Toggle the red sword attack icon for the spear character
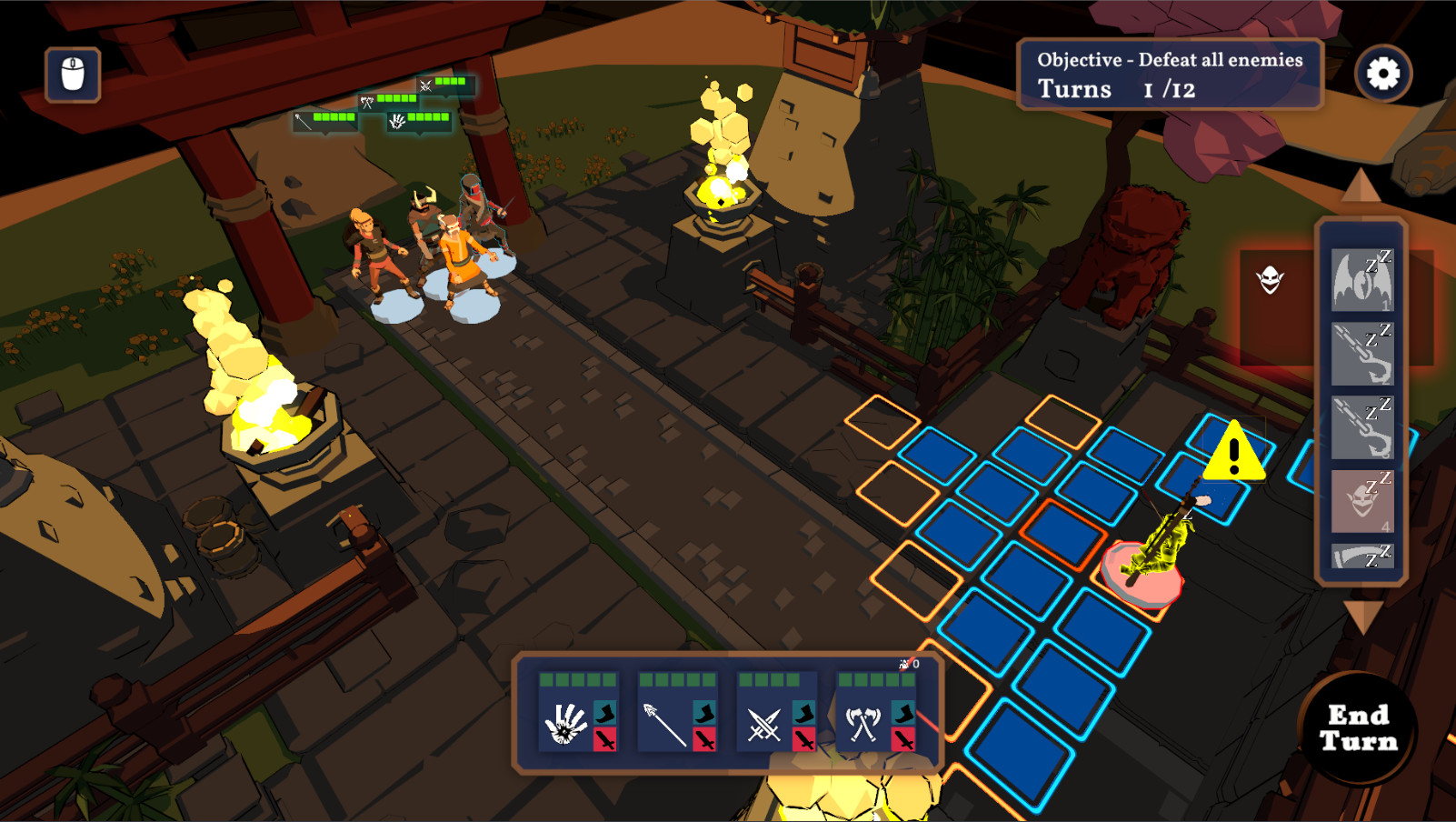This screenshot has width=1456, height=822. 703,740
